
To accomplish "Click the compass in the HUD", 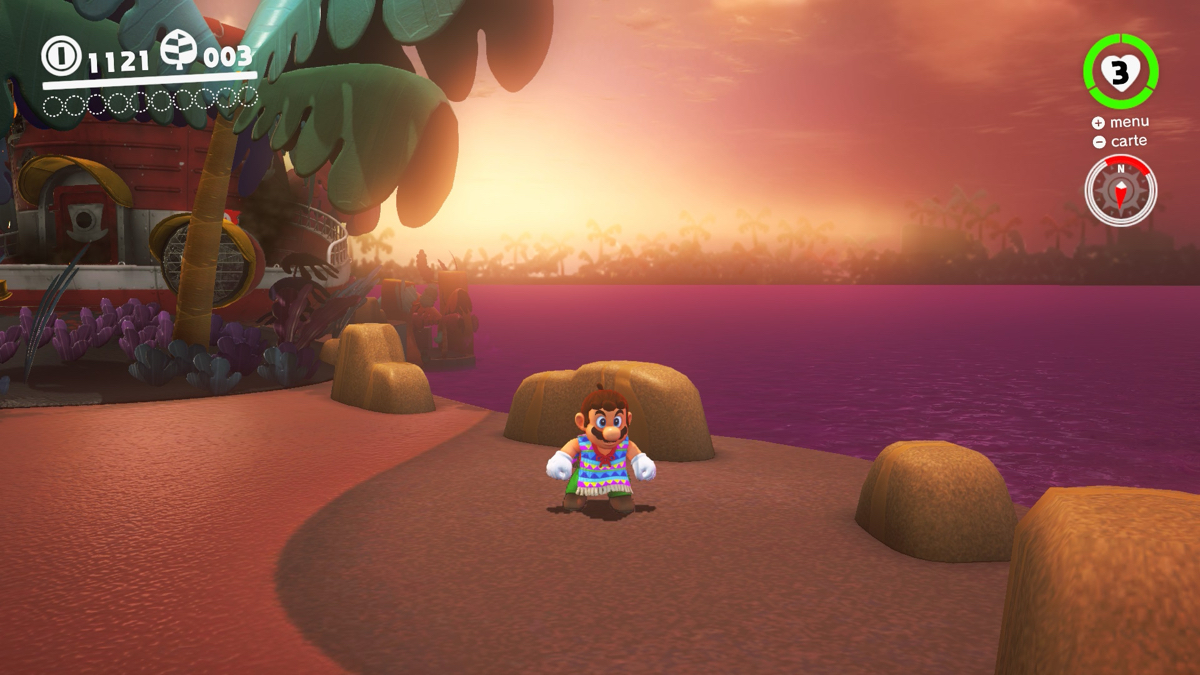I will [1120, 191].
